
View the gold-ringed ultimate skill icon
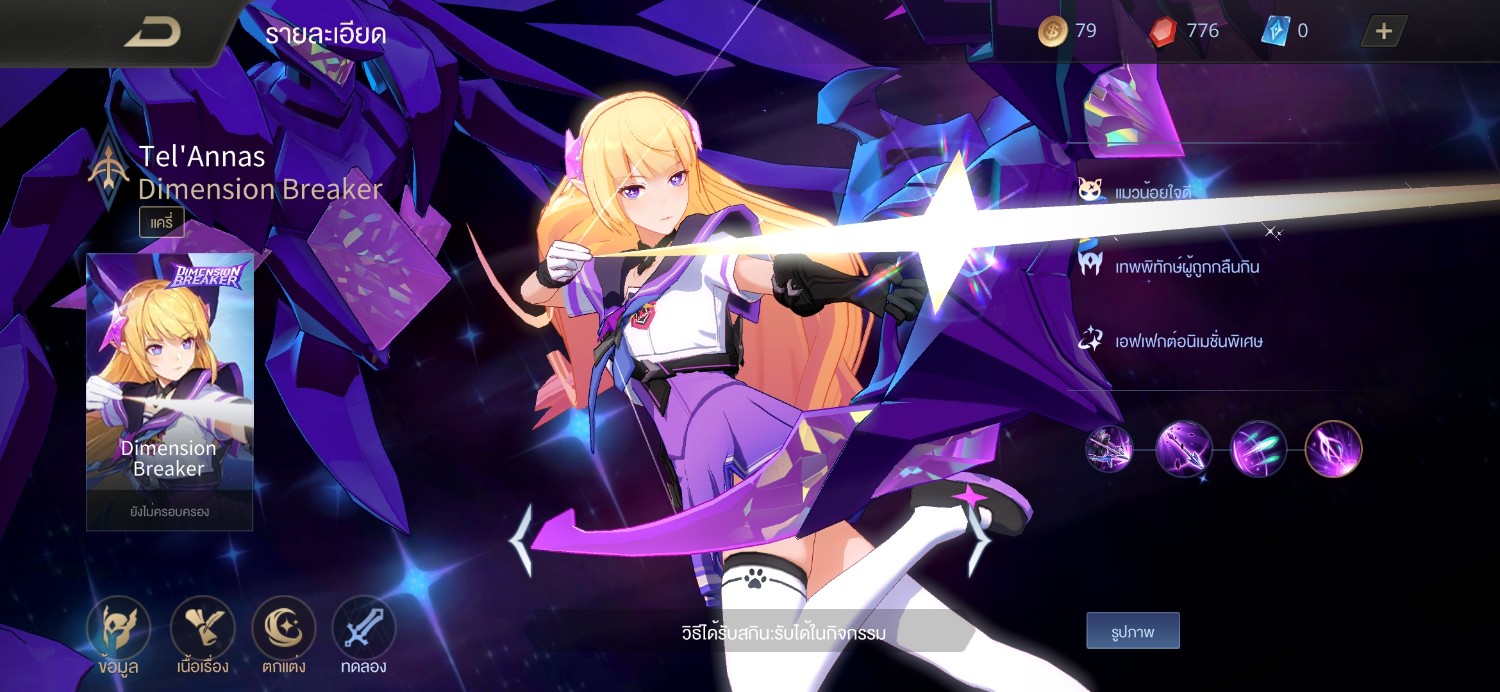tap(1333, 449)
